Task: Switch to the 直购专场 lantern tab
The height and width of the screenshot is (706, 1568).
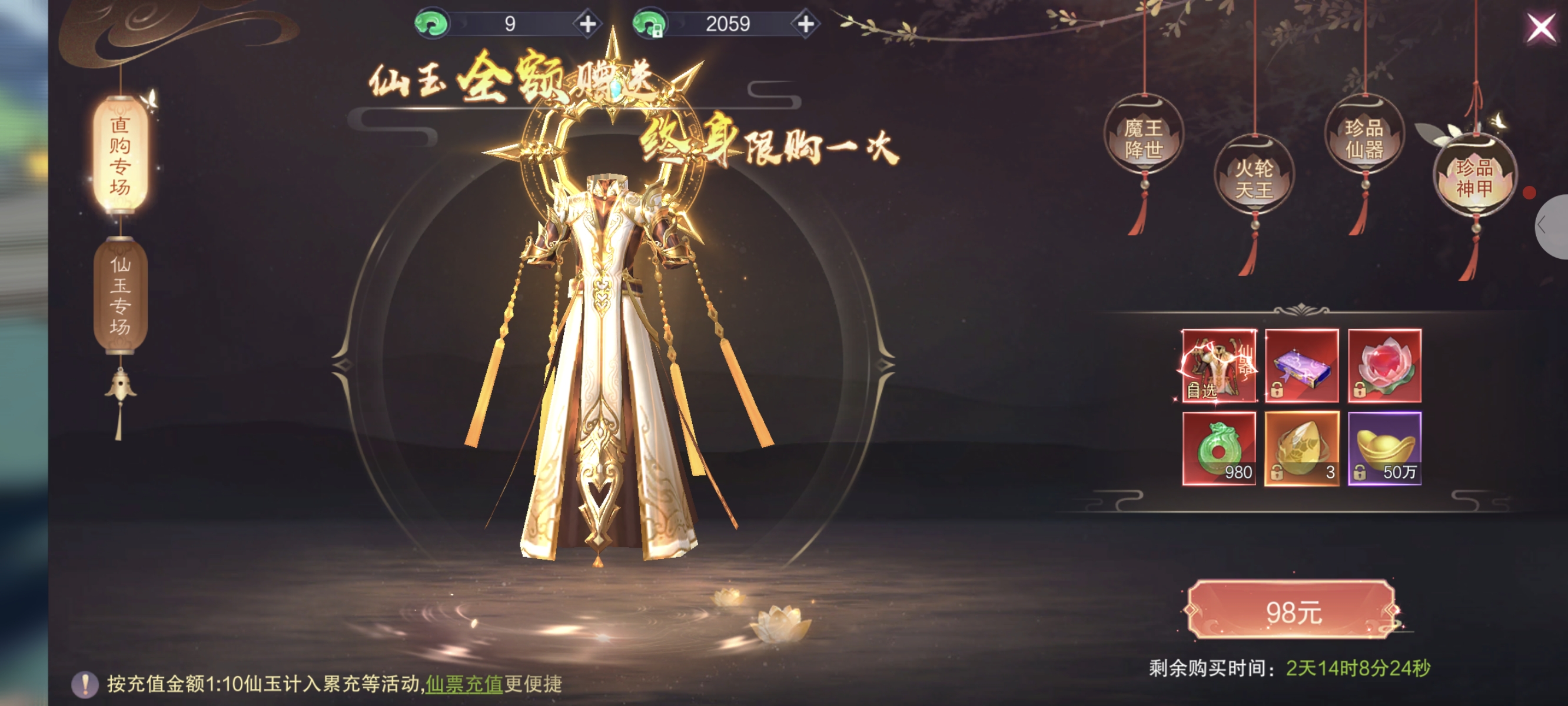Action: coord(120,156)
